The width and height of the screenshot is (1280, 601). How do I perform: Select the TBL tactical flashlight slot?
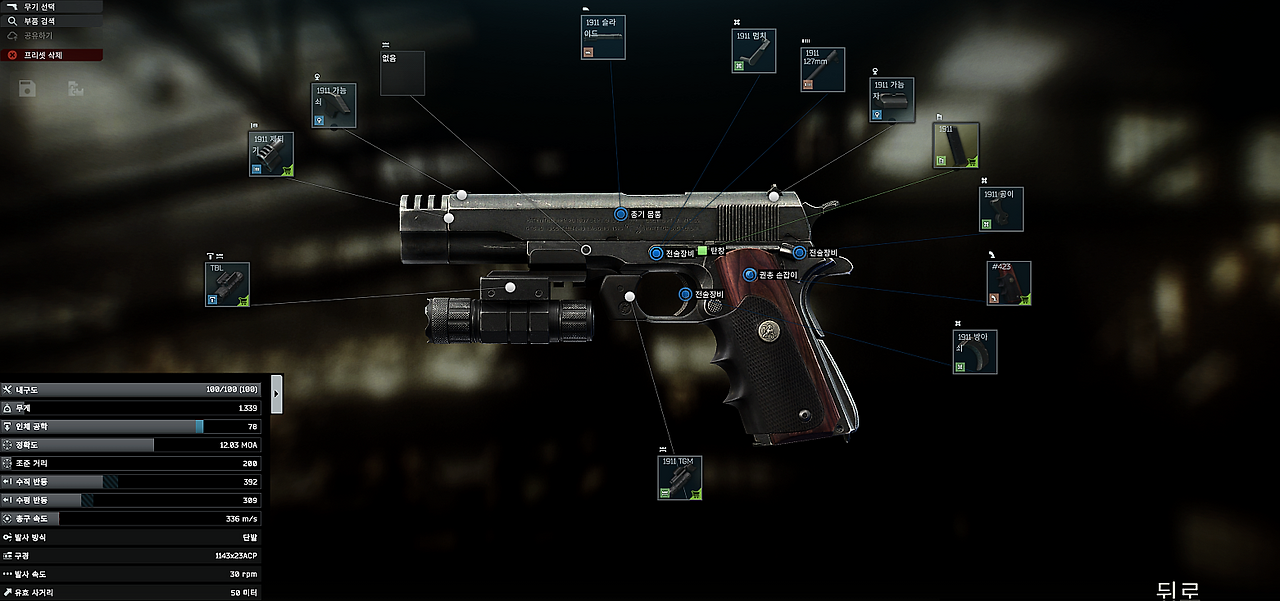tap(227, 284)
